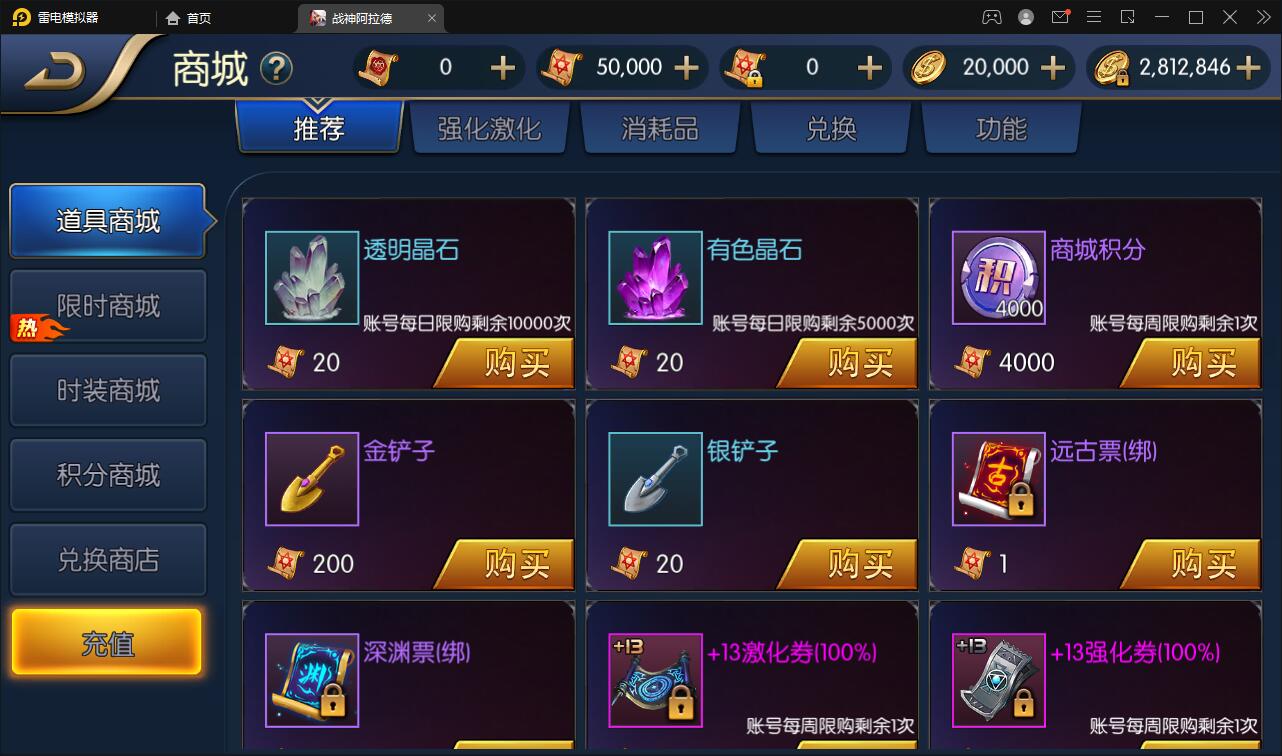Viewport: 1282px width, 756px height.
Task: Open the 充值 recharge section
Action: 108,641
